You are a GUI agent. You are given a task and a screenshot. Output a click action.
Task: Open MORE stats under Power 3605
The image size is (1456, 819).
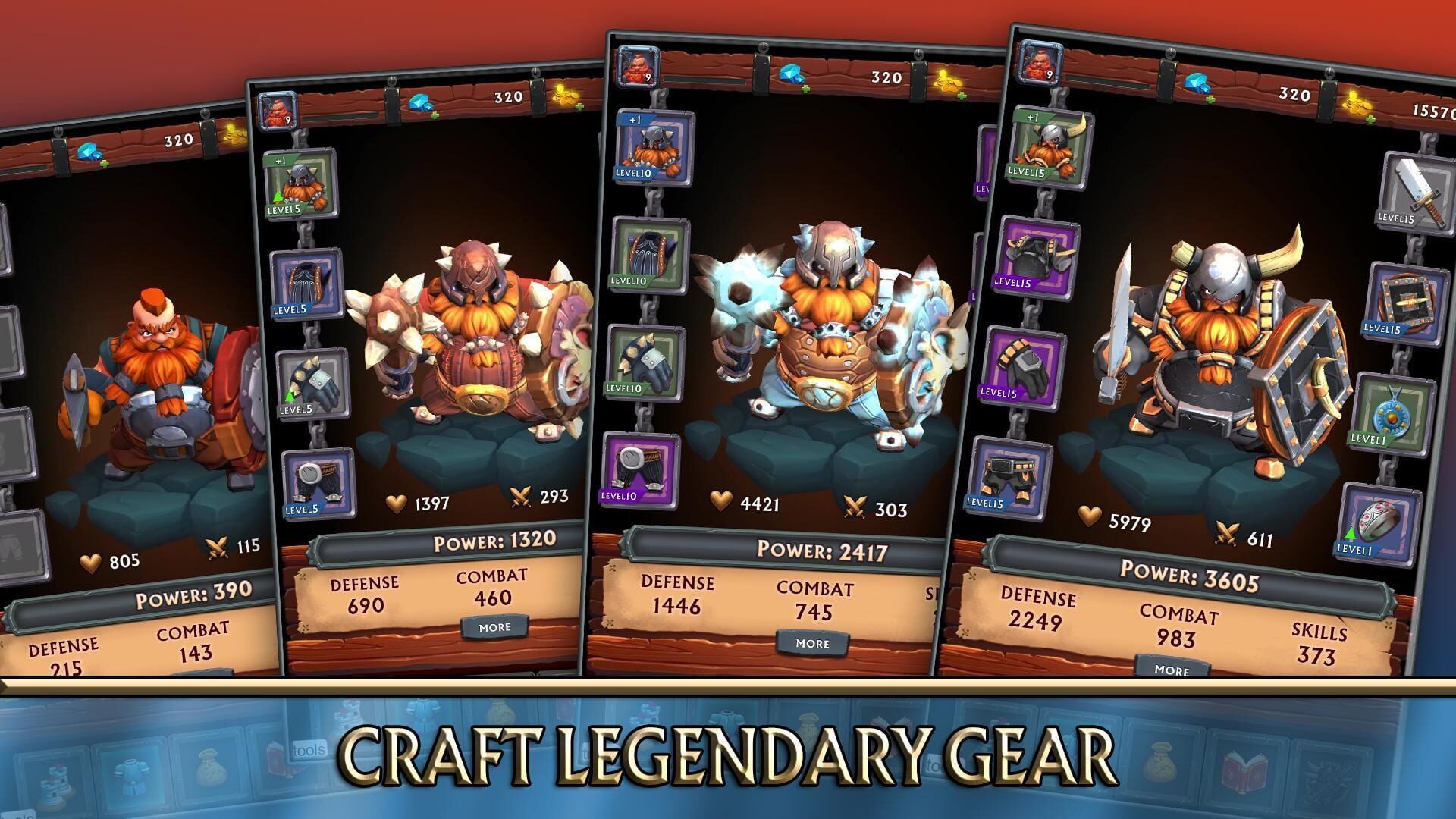click(x=1172, y=670)
